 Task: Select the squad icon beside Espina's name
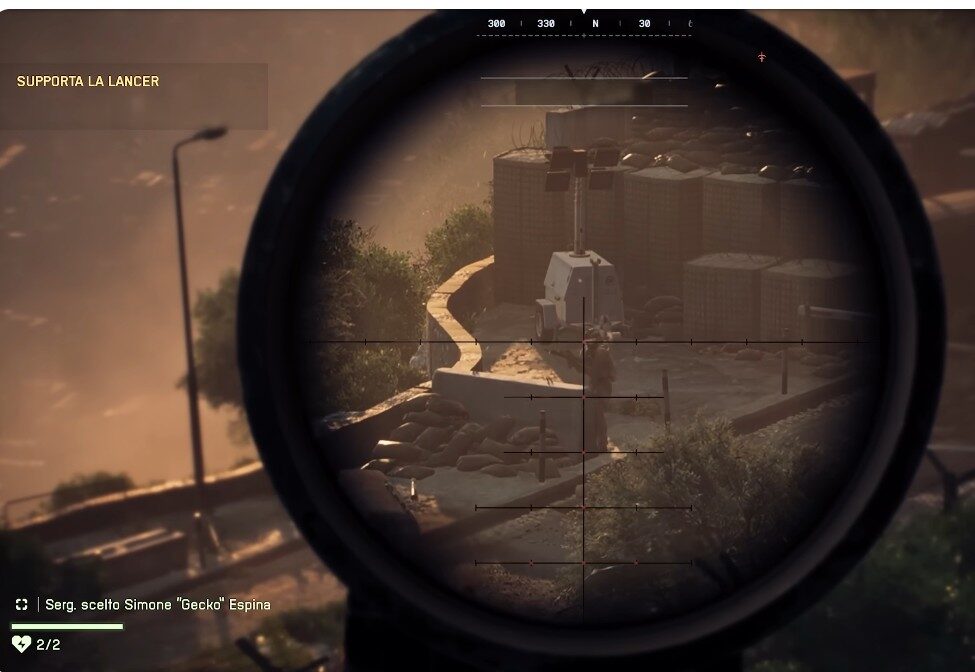(x=22, y=605)
